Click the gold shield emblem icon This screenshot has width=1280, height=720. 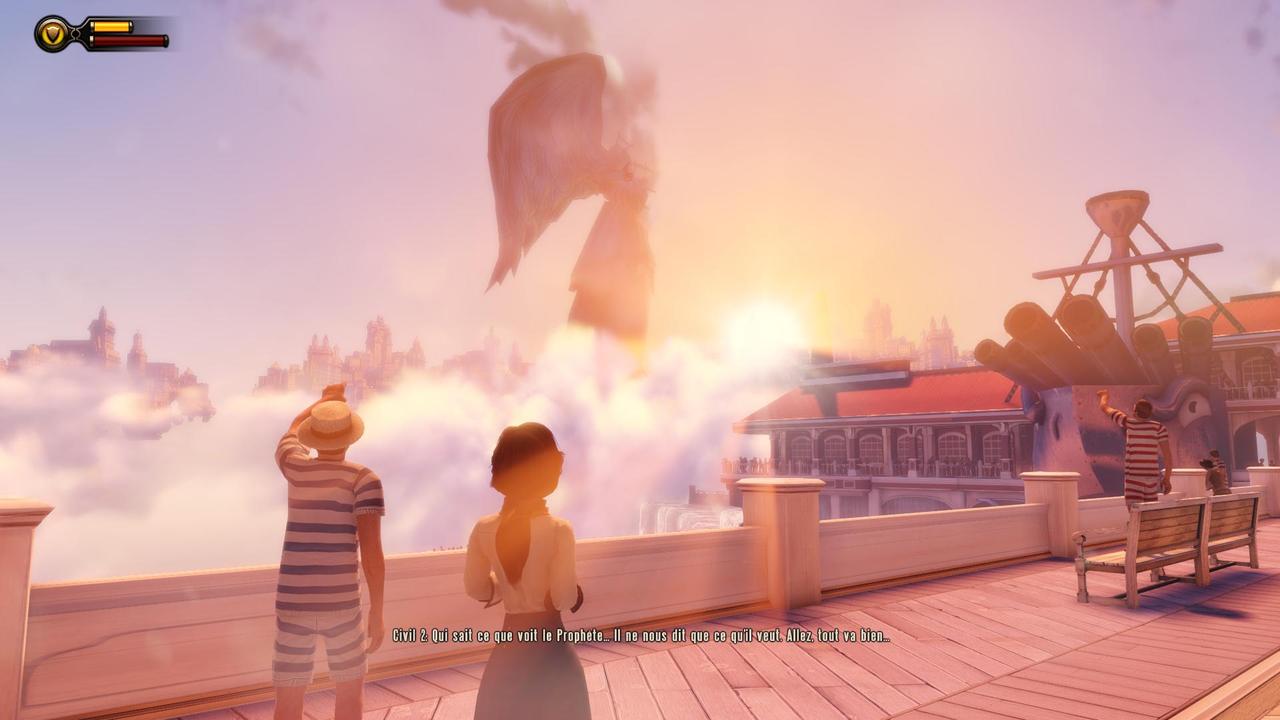pos(52,34)
